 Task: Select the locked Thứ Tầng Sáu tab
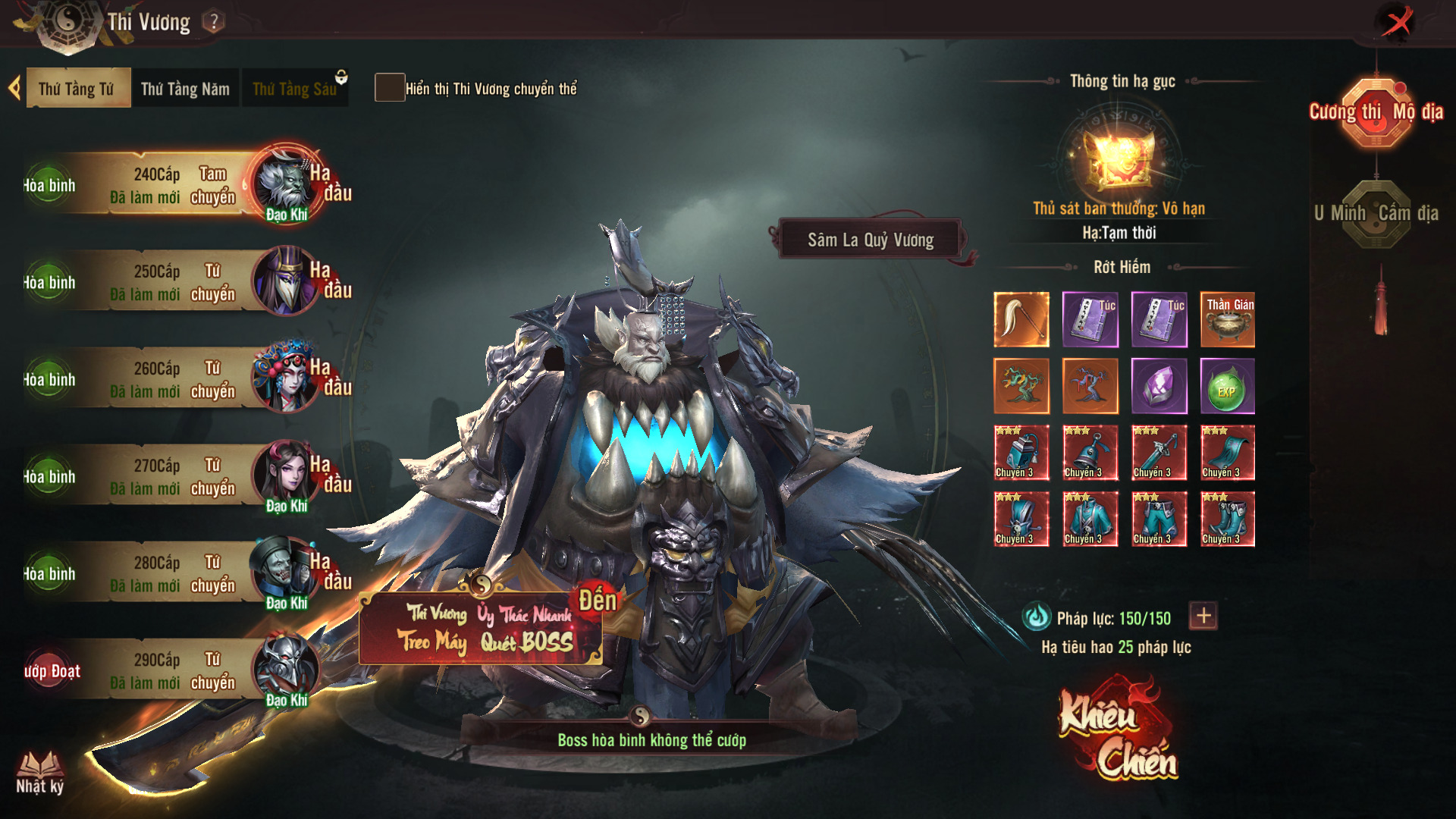pyautogui.click(x=294, y=89)
